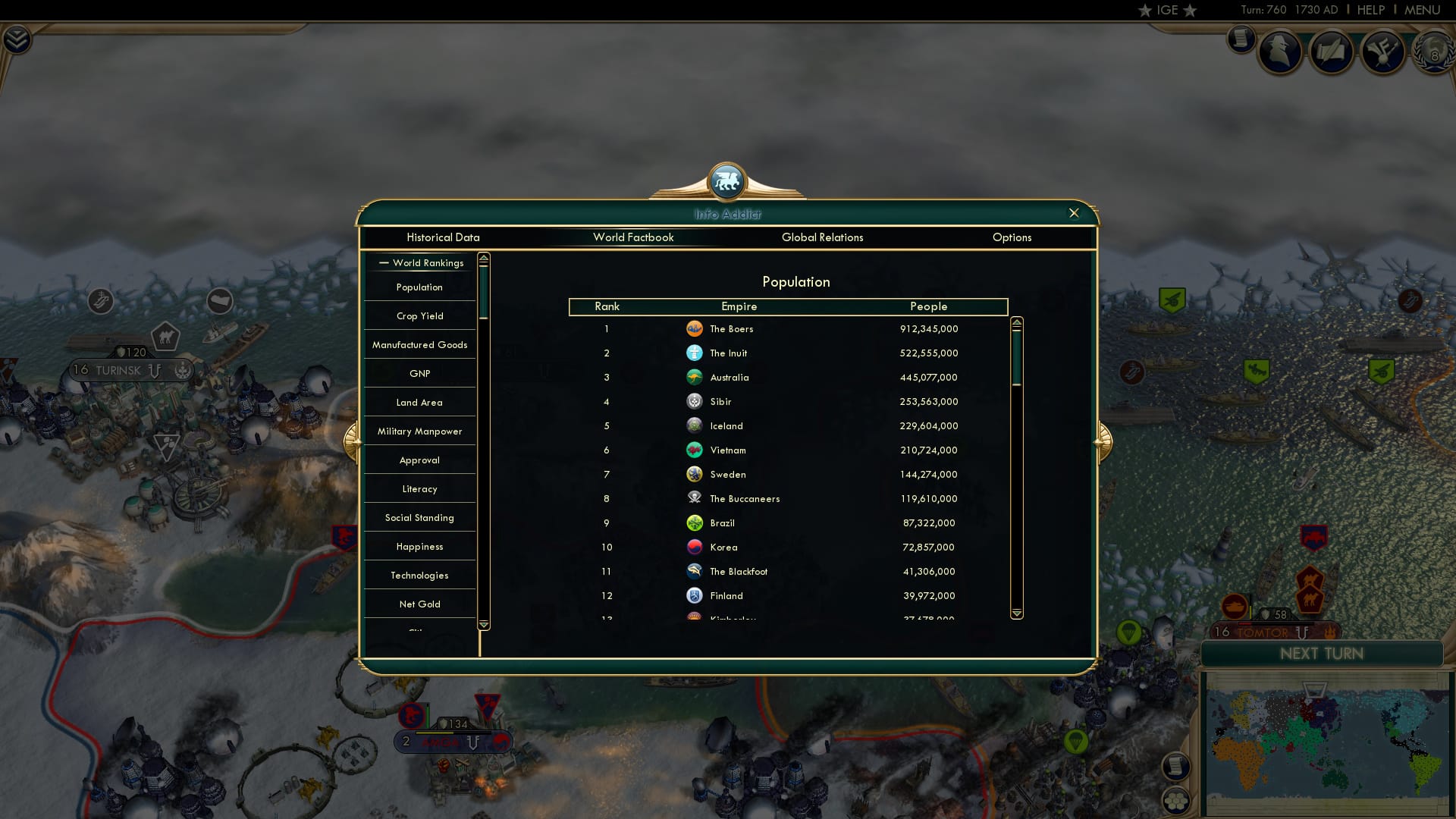Open the MENU at top right

(x=1422, y=10)
